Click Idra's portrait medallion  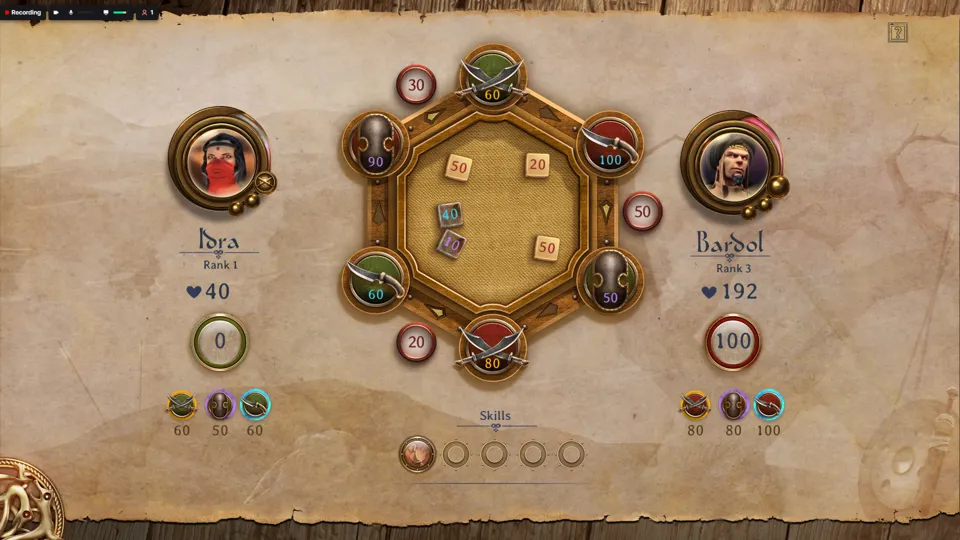click(x=220, y=158)
